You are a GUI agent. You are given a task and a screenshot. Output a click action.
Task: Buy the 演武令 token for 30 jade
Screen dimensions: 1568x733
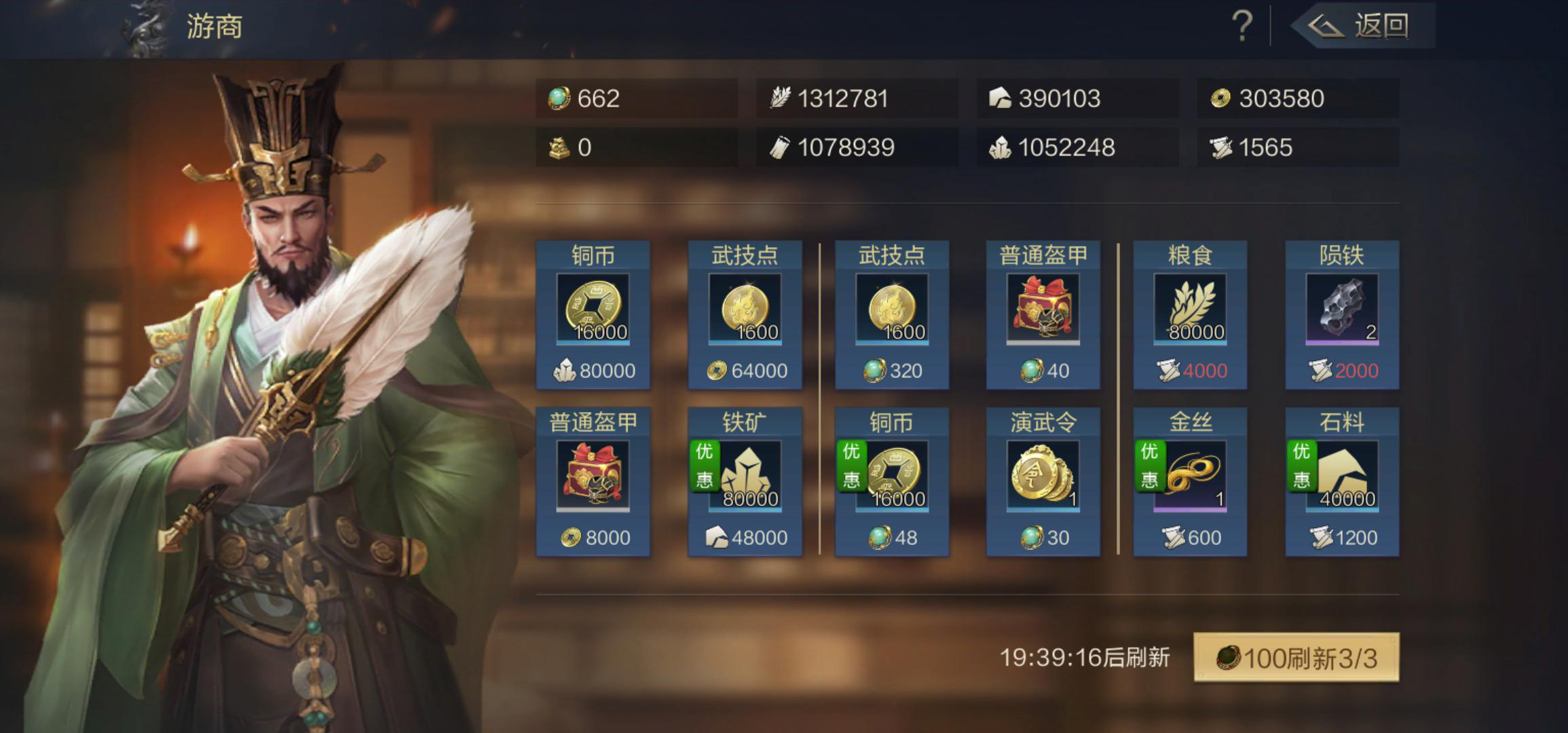[1043, 482]
